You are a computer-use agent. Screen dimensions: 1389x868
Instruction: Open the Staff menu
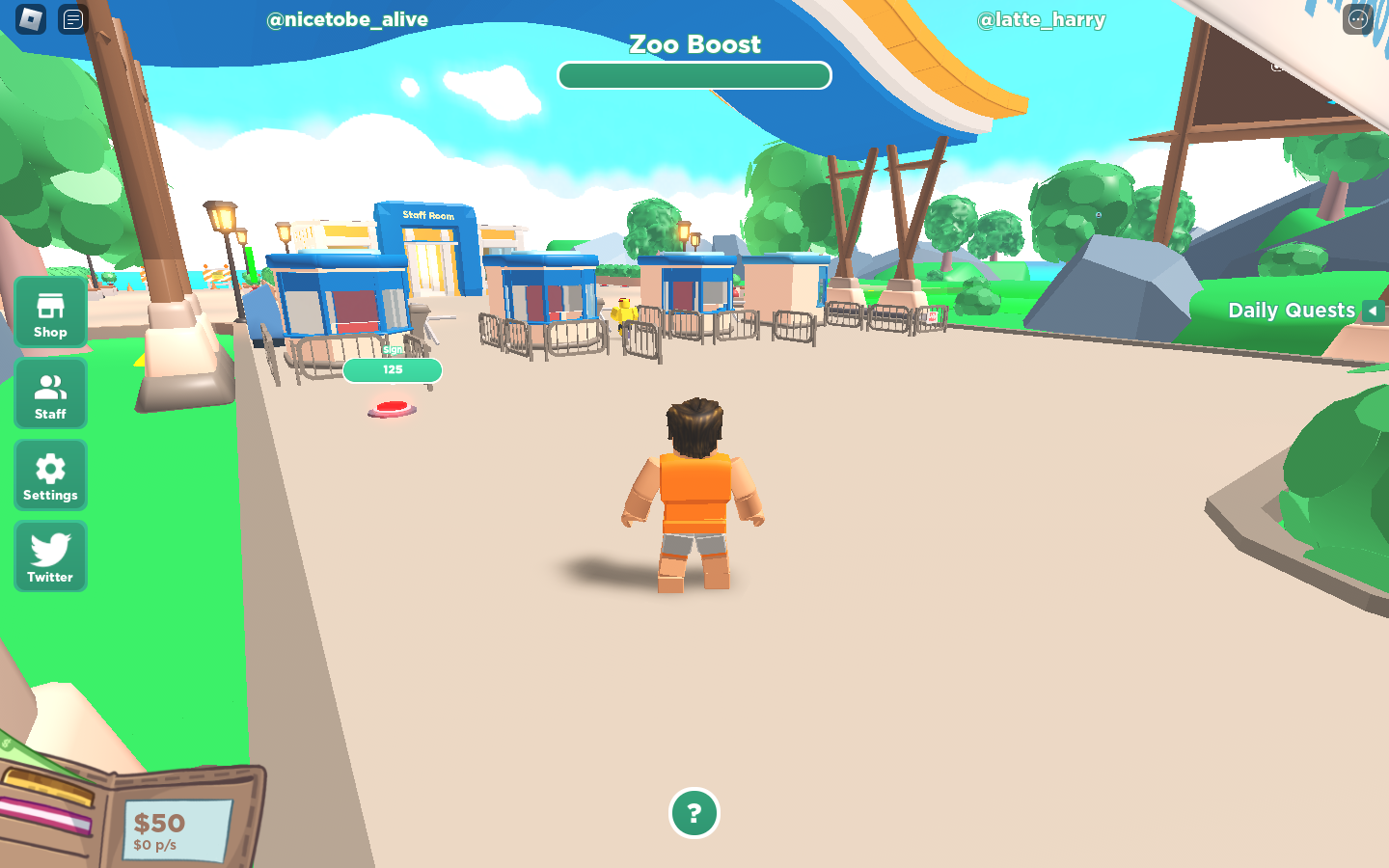(50, 393)
